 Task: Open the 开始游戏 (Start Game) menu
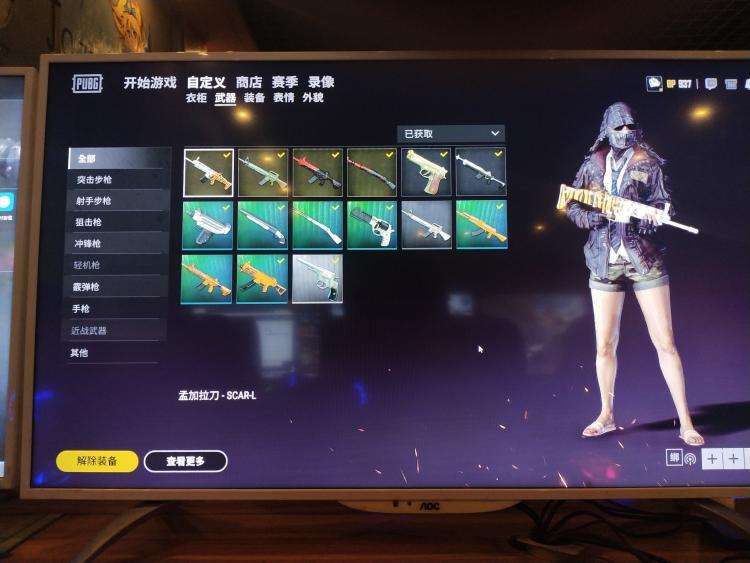(x=149, y=82)
